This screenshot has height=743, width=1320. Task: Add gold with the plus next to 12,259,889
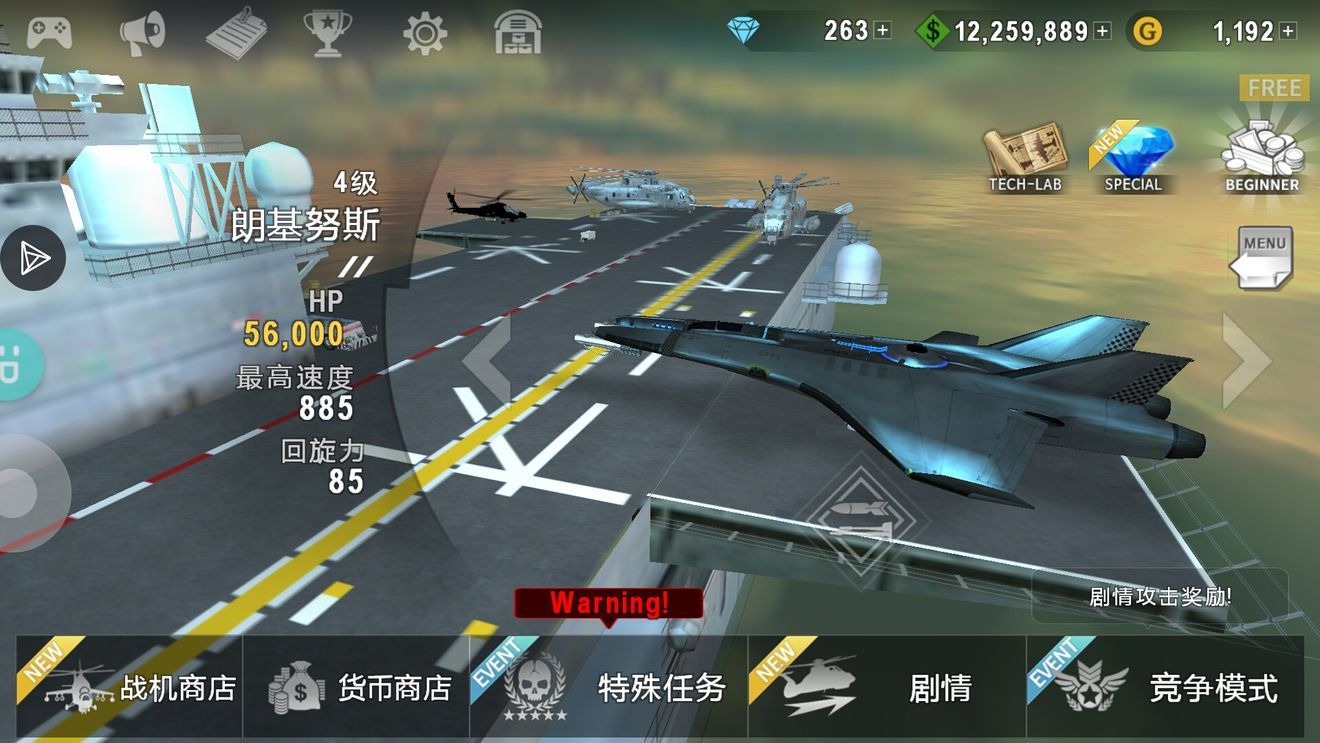1100,31
